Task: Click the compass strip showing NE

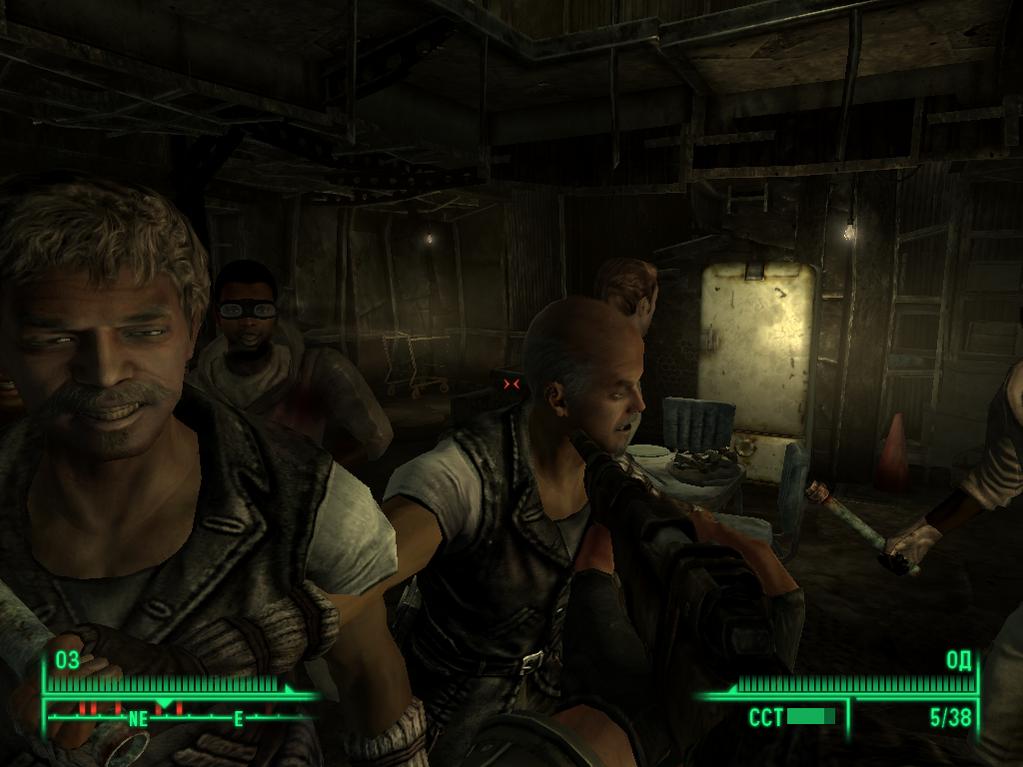Action: coord(180,716)
